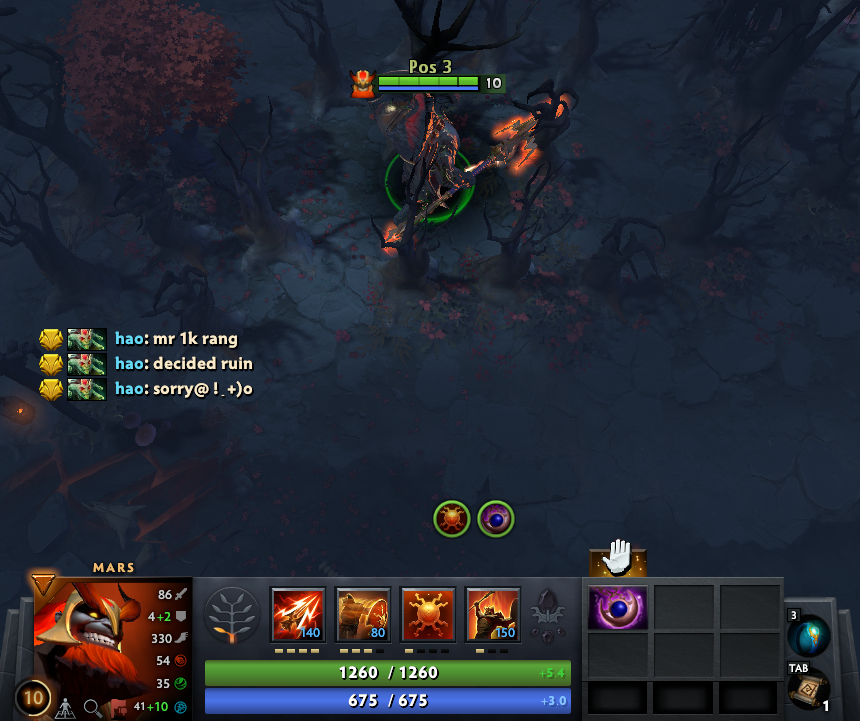Expand the arrow above Mars portrait
860x721 pixels.
pos(43,583)
